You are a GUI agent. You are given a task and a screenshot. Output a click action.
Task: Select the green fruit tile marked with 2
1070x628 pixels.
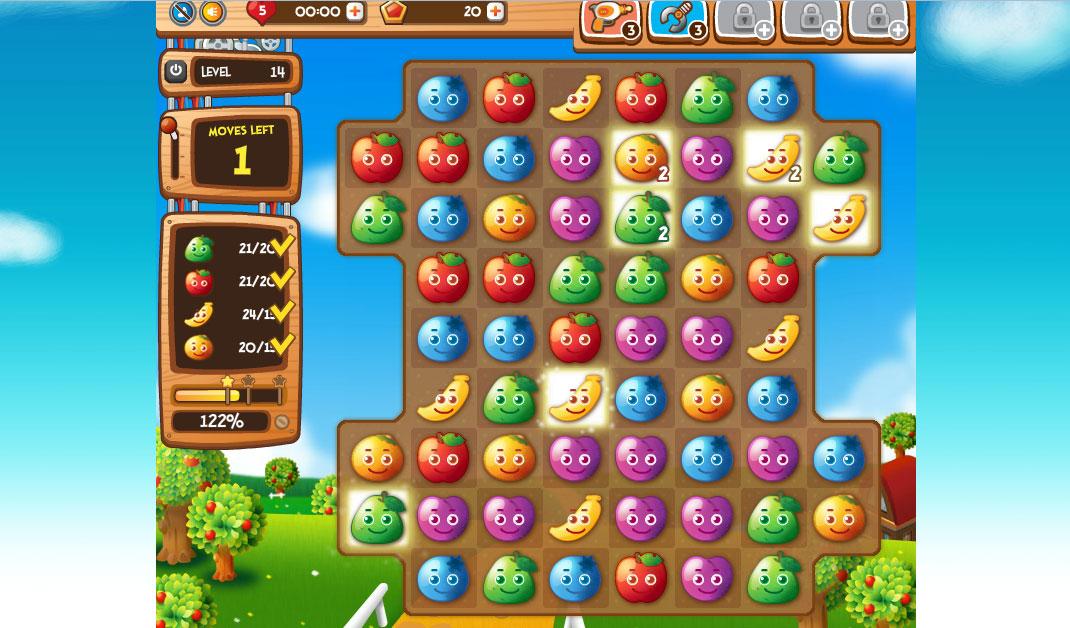pos(641,218)
